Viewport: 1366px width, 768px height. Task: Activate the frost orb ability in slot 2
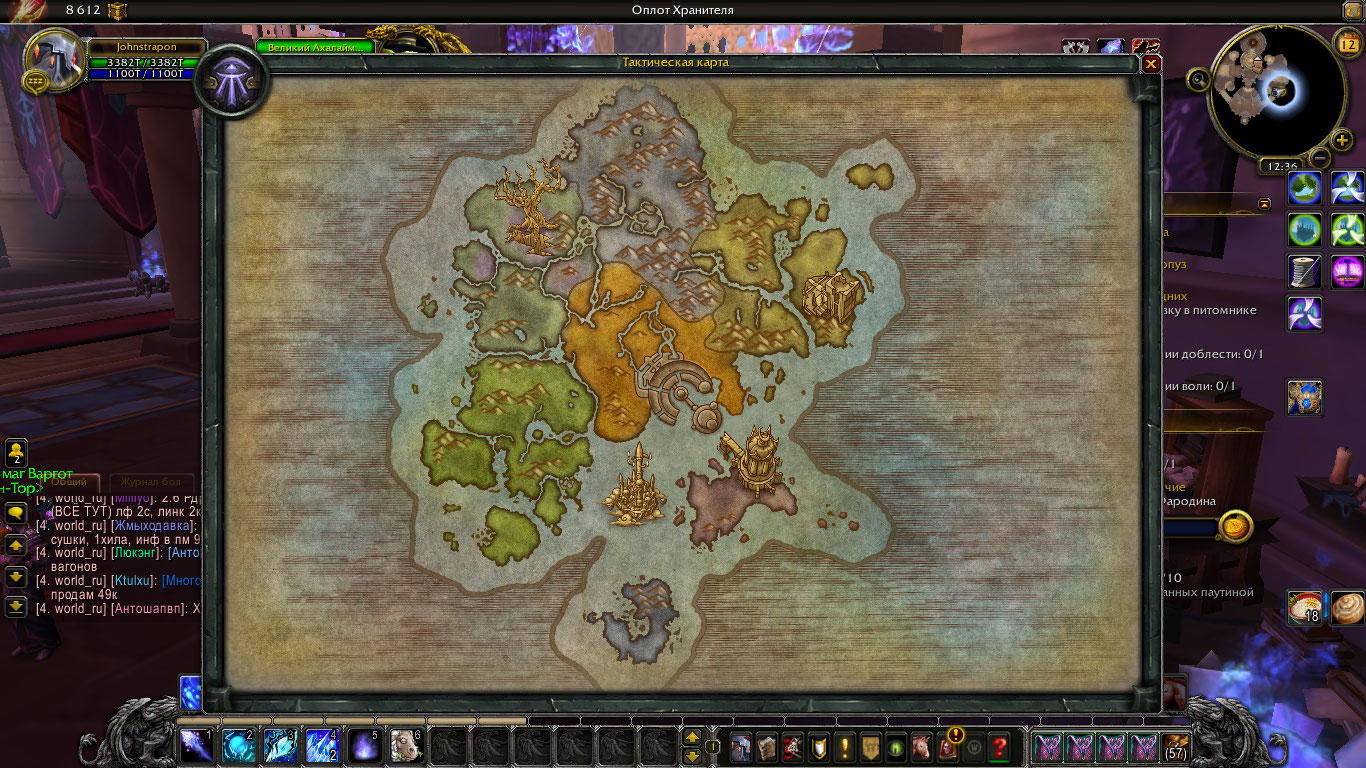239,746
